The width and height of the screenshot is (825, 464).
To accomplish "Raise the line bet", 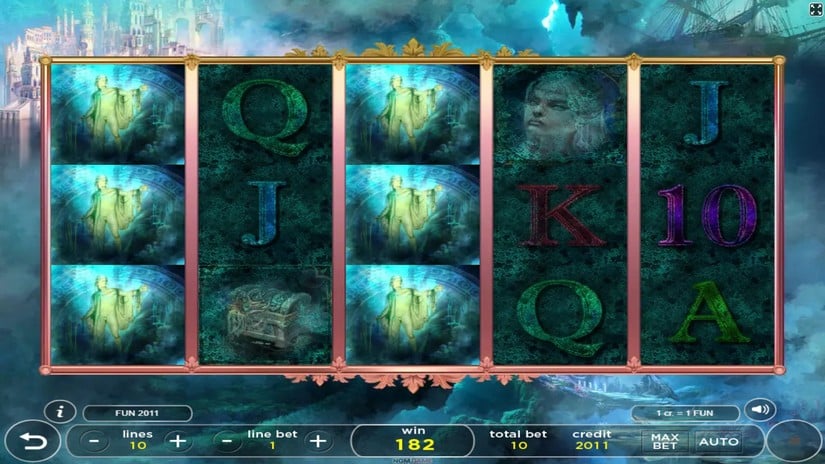I will coord(318,440).
